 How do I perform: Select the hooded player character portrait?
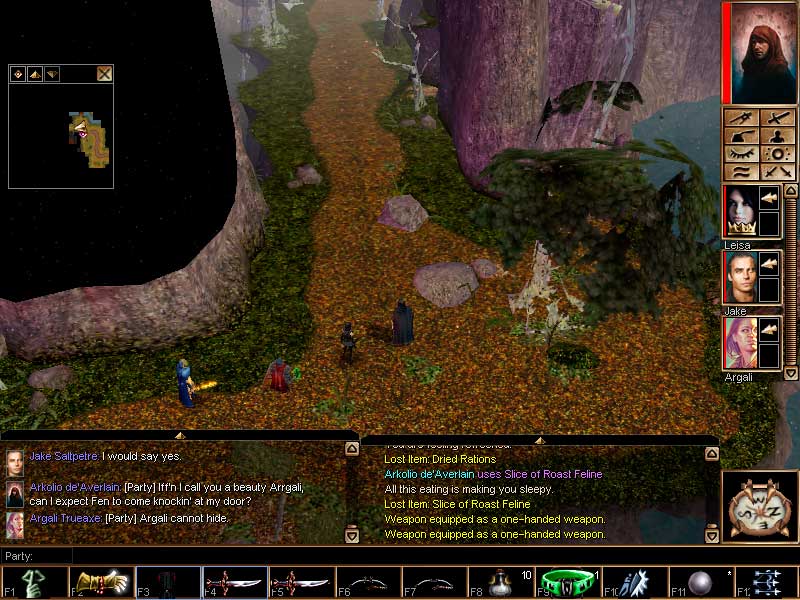pyautogui.click(x=759, y=53)
